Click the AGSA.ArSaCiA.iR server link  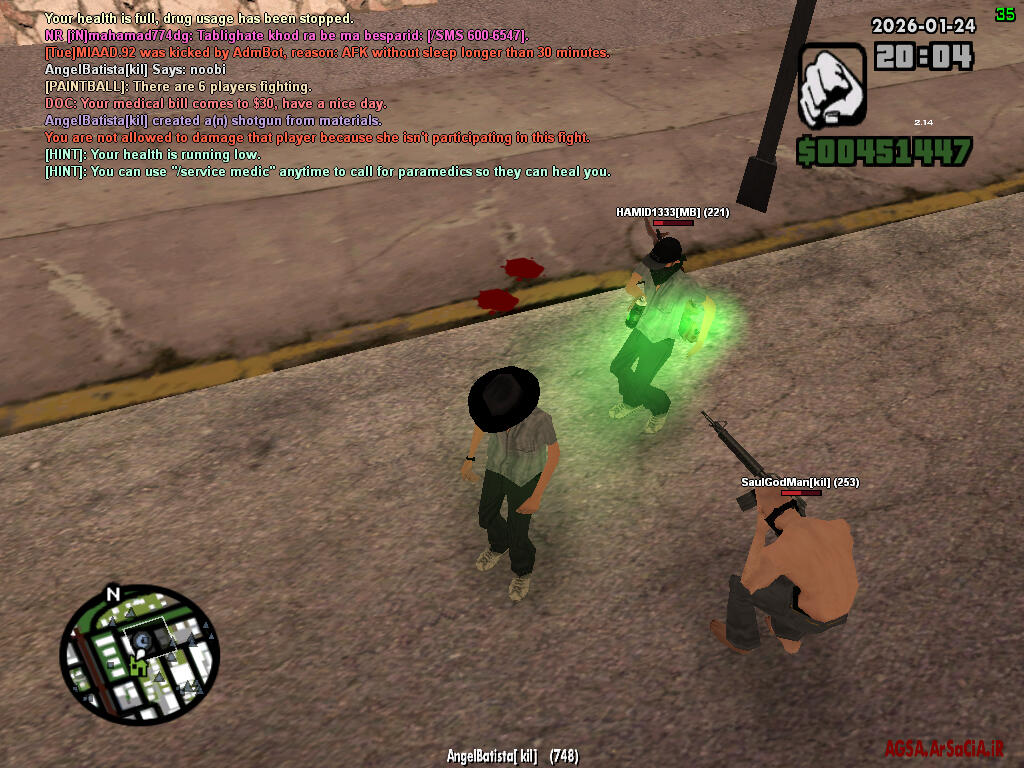(x=943, y=749)
